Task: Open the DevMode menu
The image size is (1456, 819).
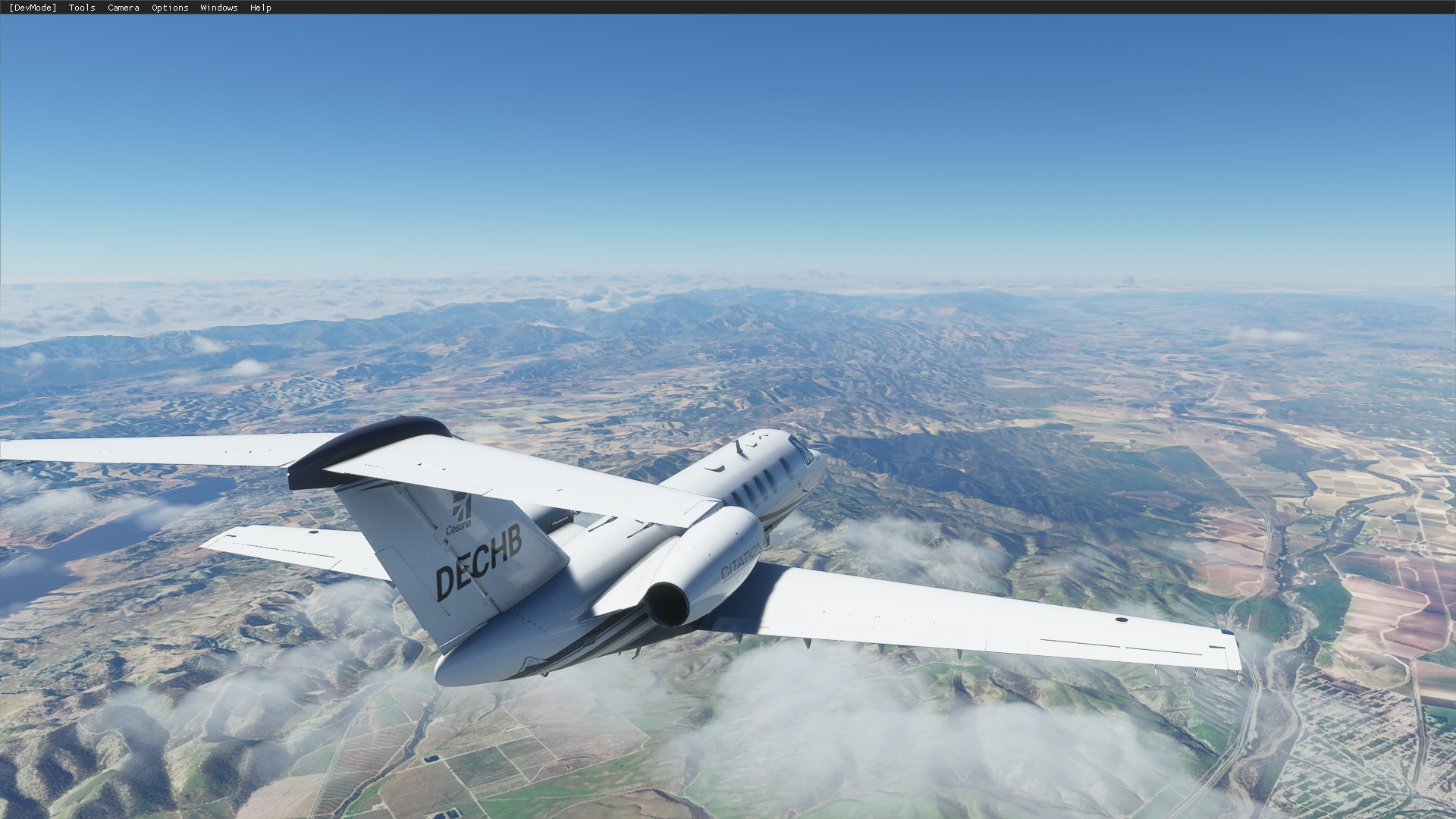Action: pyautogui.click(x=33, y=8)
